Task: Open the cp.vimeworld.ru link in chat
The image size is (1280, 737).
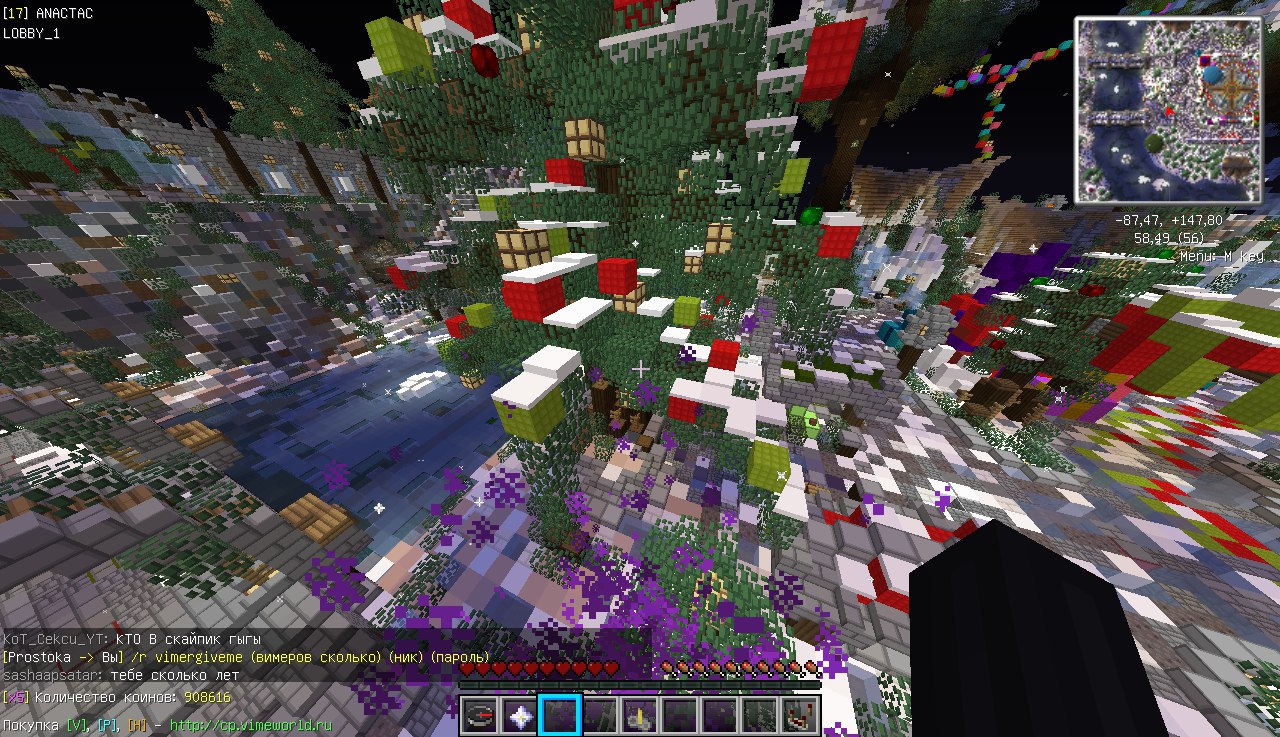Action: (250, 725)
